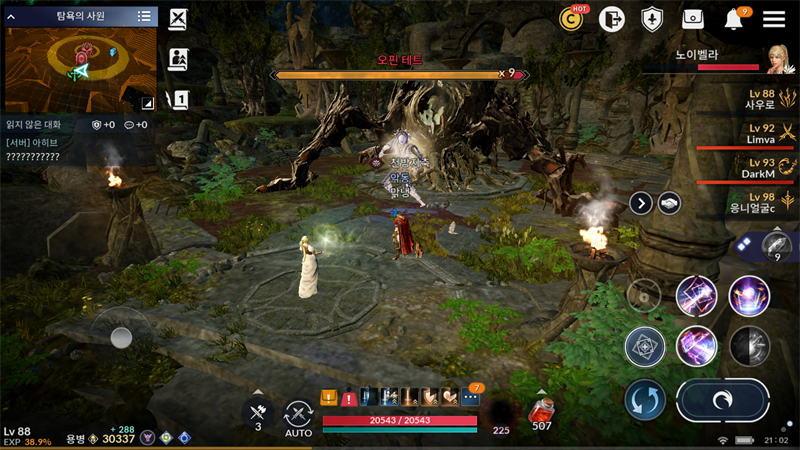
Task: Toggle the AUTO battle button
Action: click(x=298, y=416)
